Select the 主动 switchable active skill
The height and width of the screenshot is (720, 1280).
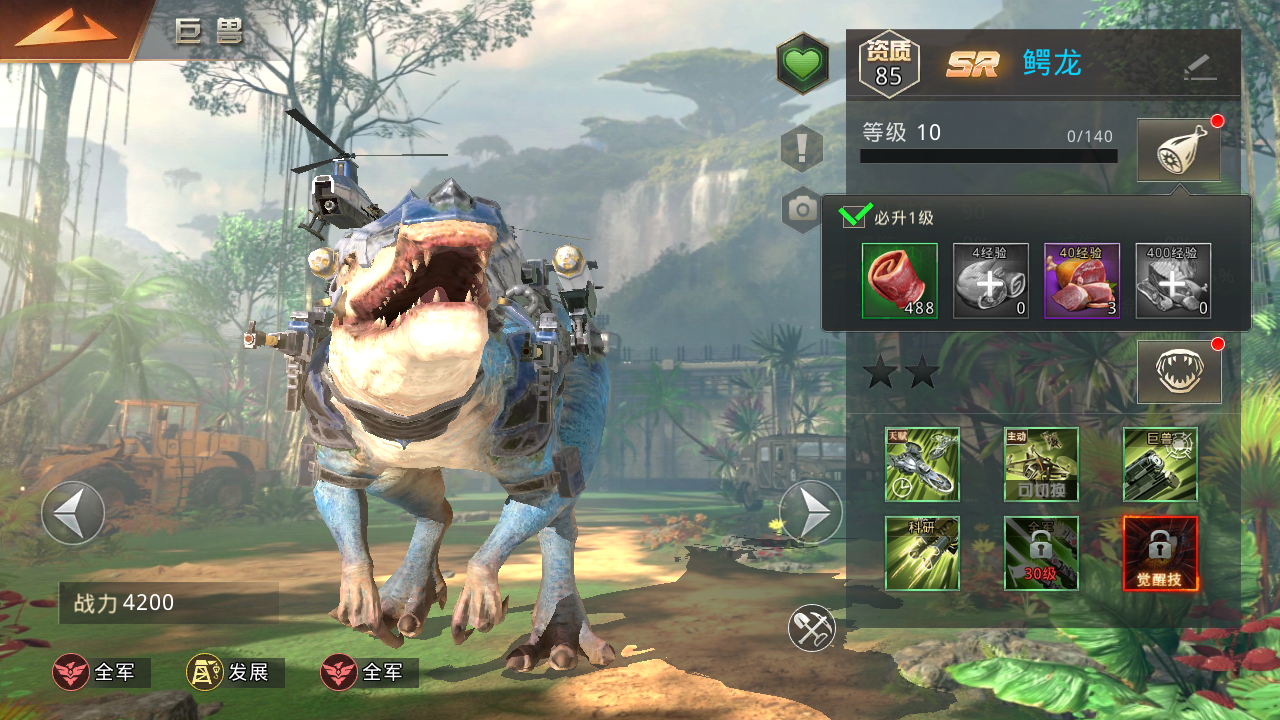[1041, 464]
